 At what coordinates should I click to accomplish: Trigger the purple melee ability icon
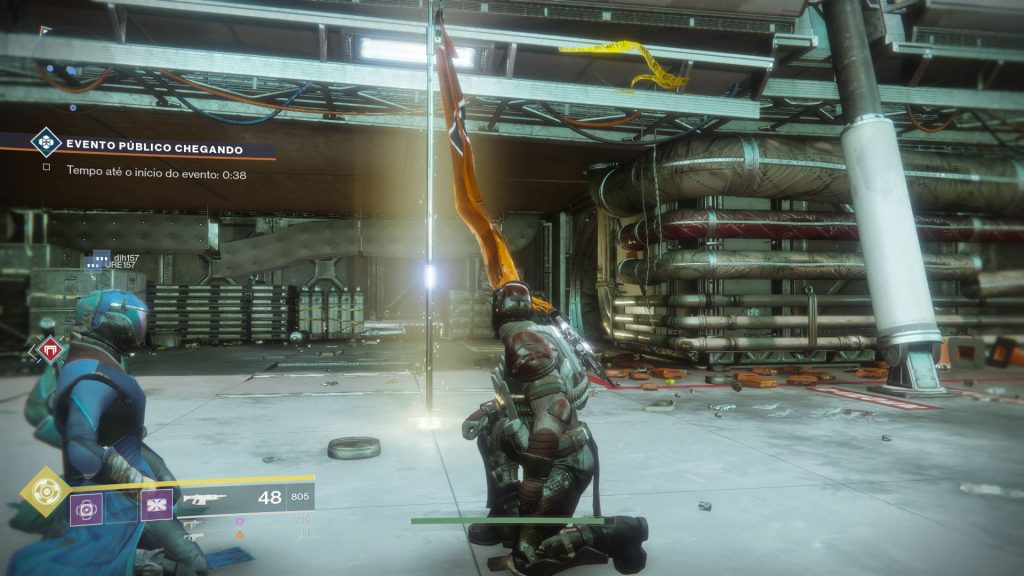pos(156,505)
